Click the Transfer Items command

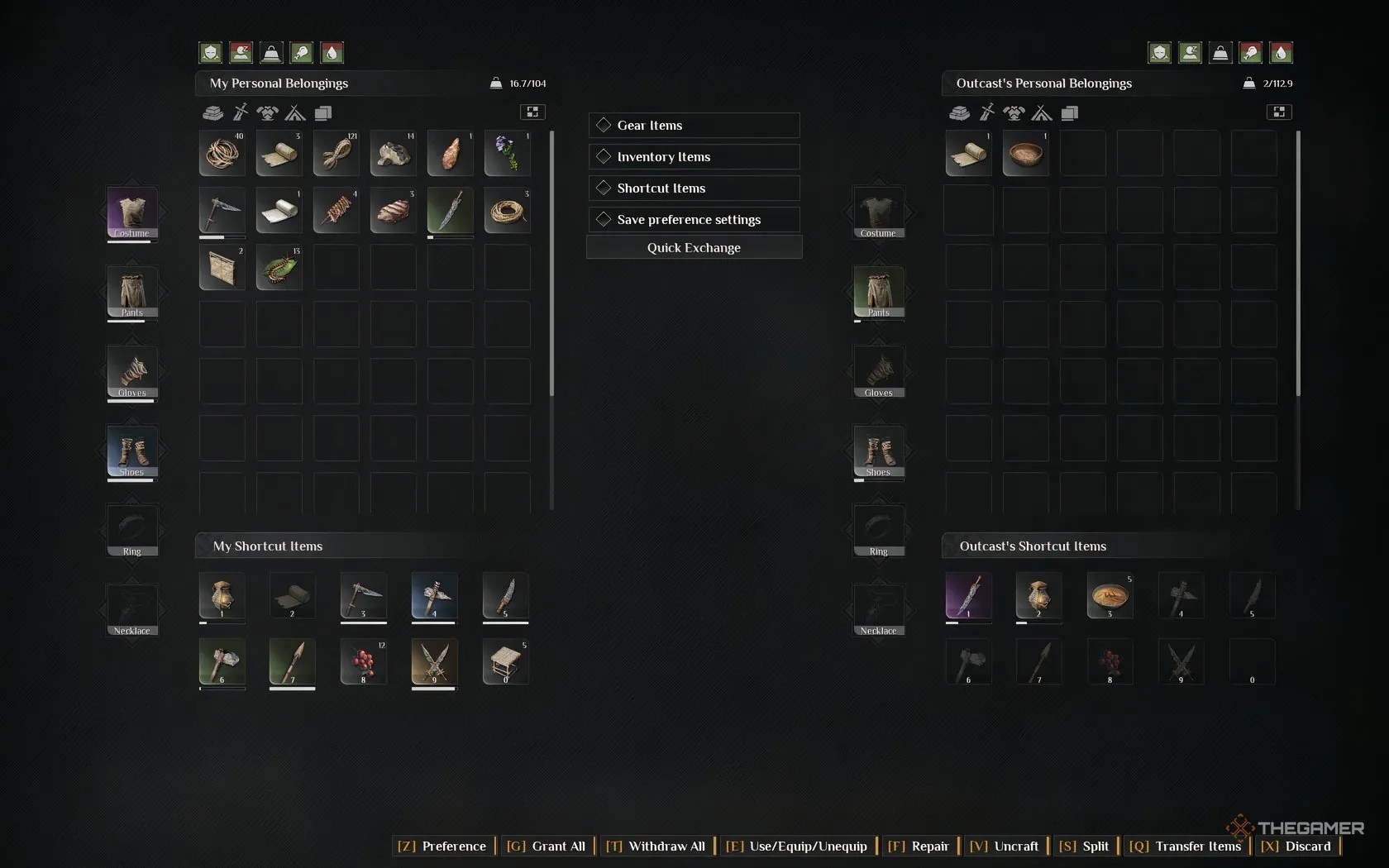(x=1186, y=847)
